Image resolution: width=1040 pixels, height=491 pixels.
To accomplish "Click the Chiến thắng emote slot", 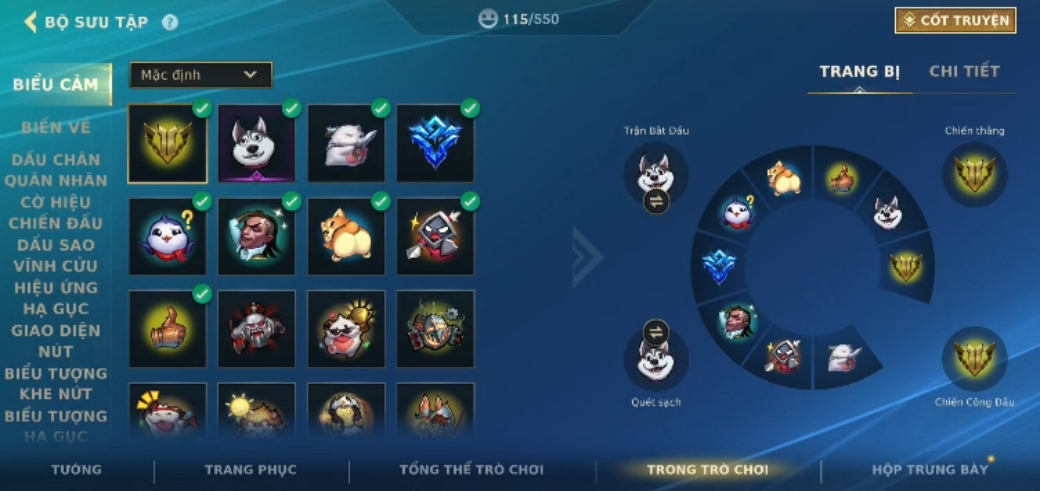I will (974, 174).
